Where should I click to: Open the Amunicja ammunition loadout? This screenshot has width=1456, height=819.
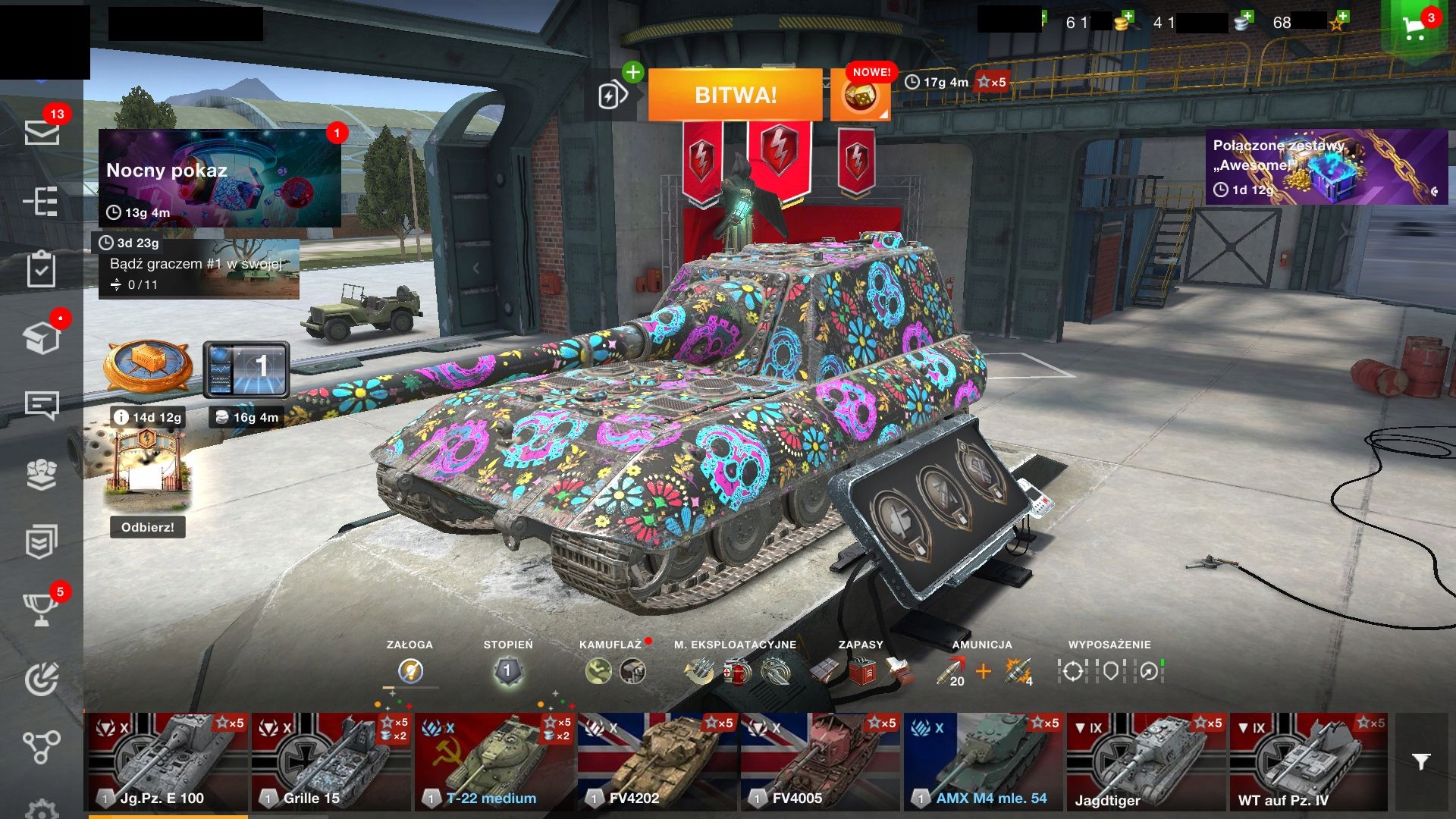(983, 671)
